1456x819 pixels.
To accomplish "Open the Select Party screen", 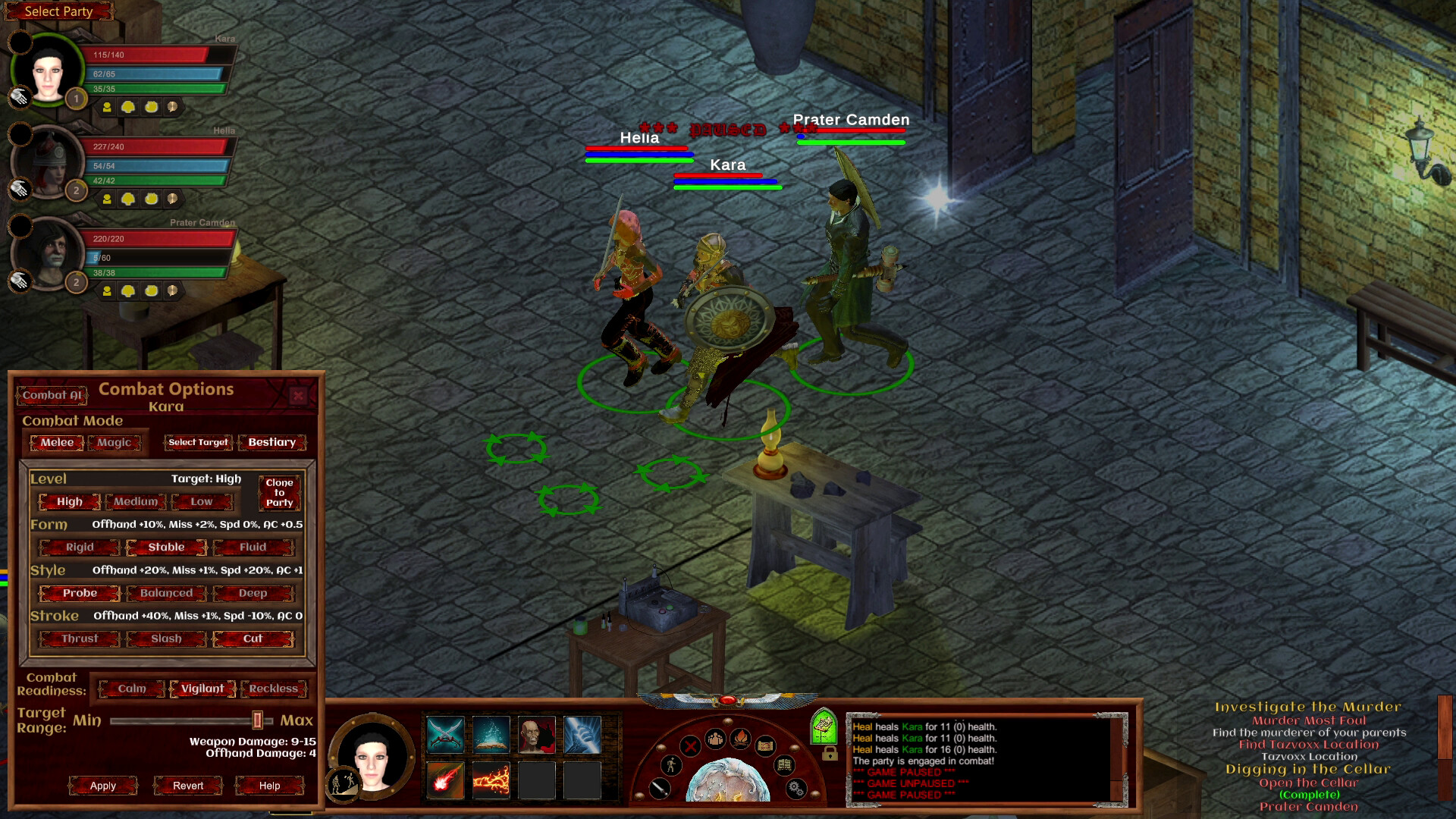I will point(58,11).
